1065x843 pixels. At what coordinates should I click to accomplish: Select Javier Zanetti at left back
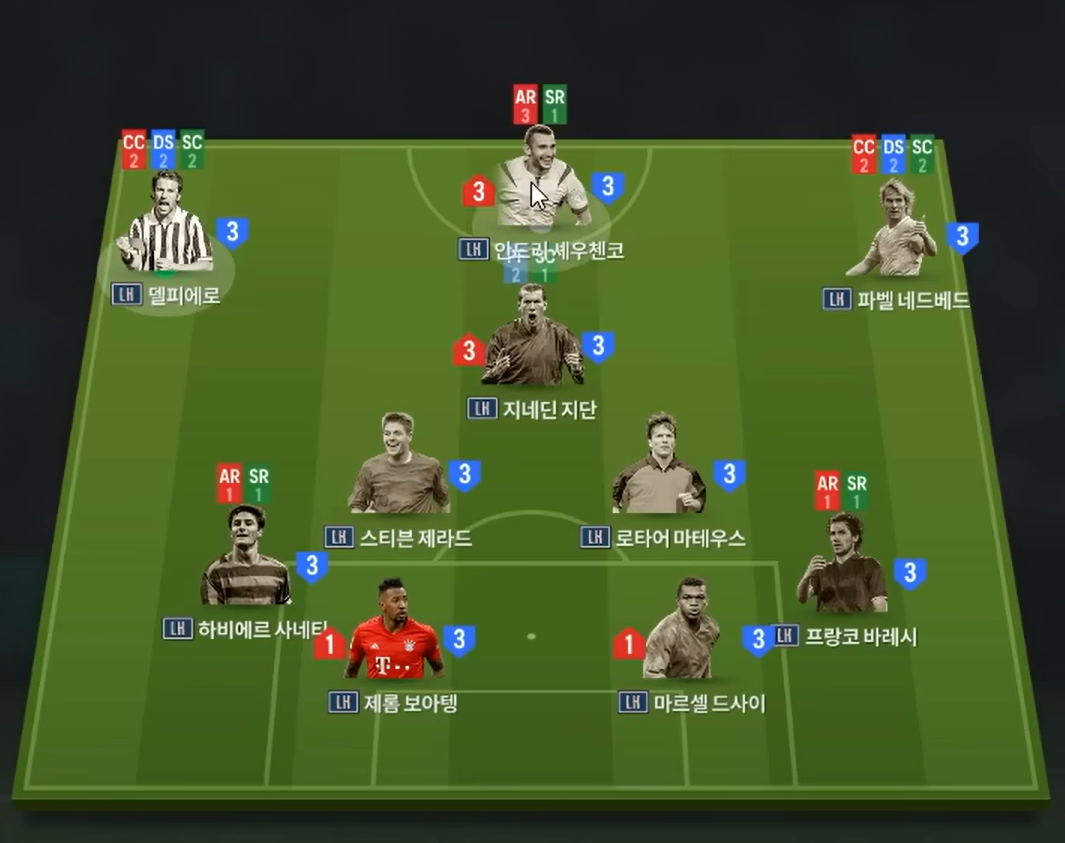(x=245, y=560)
